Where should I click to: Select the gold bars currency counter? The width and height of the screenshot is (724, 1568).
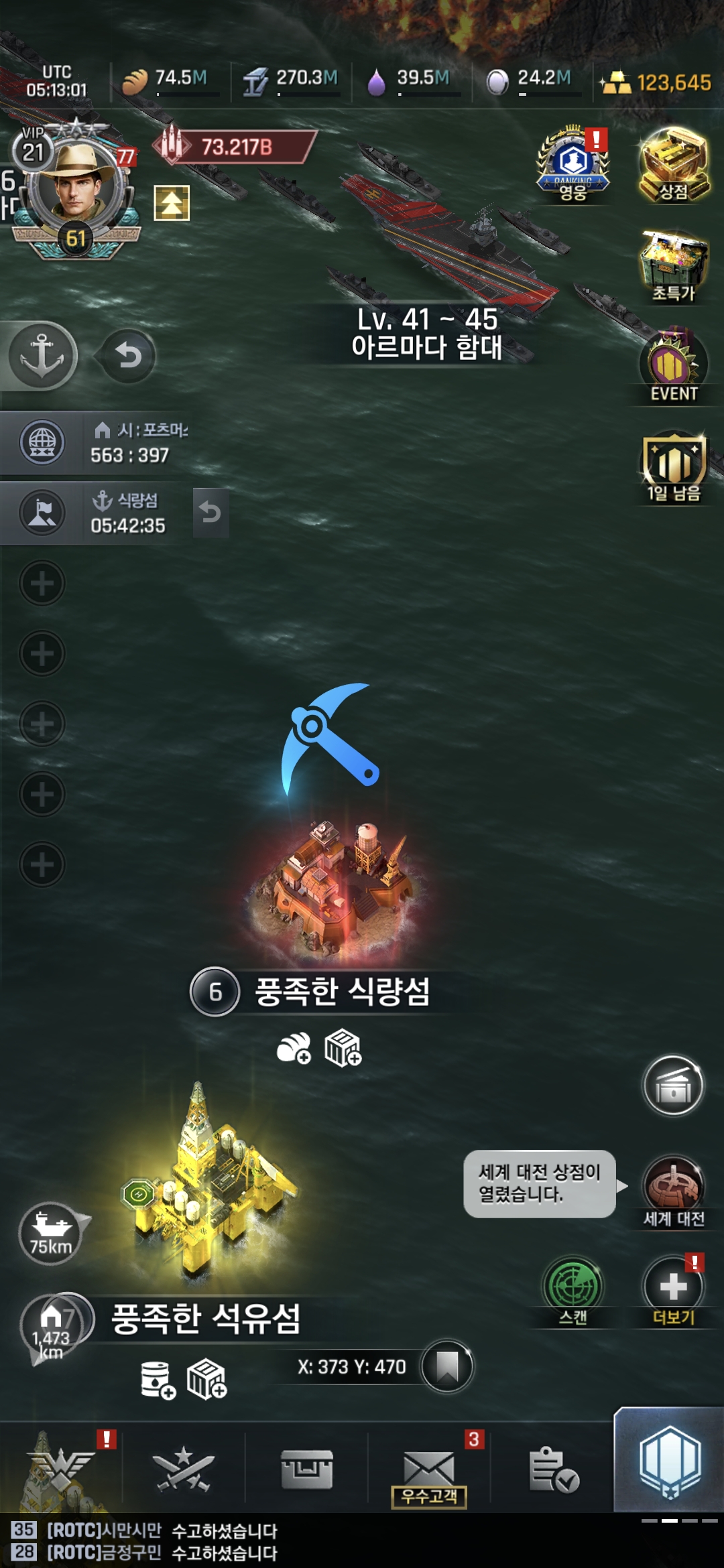tap(658, 83)
